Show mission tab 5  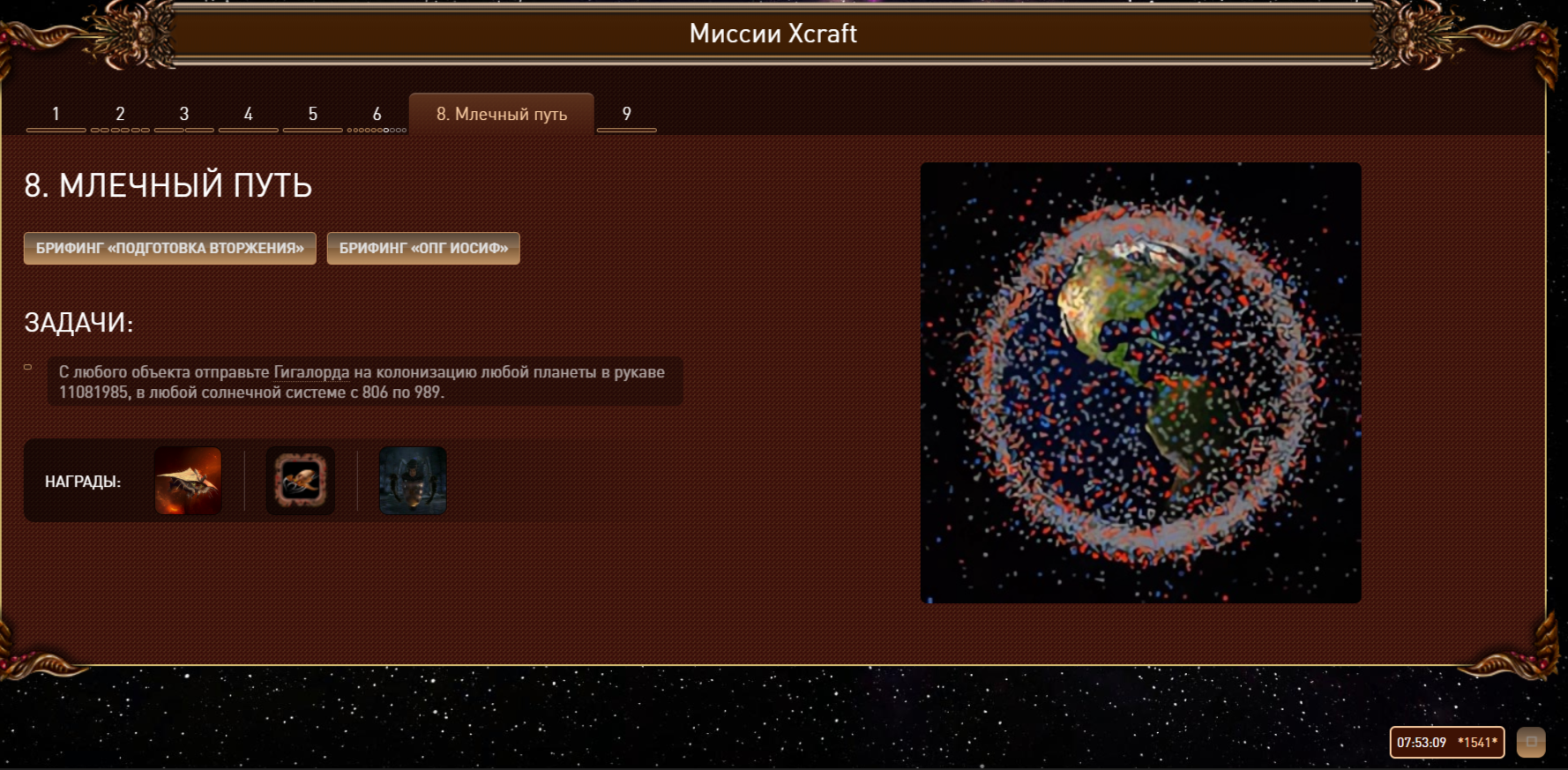[313, 115]
